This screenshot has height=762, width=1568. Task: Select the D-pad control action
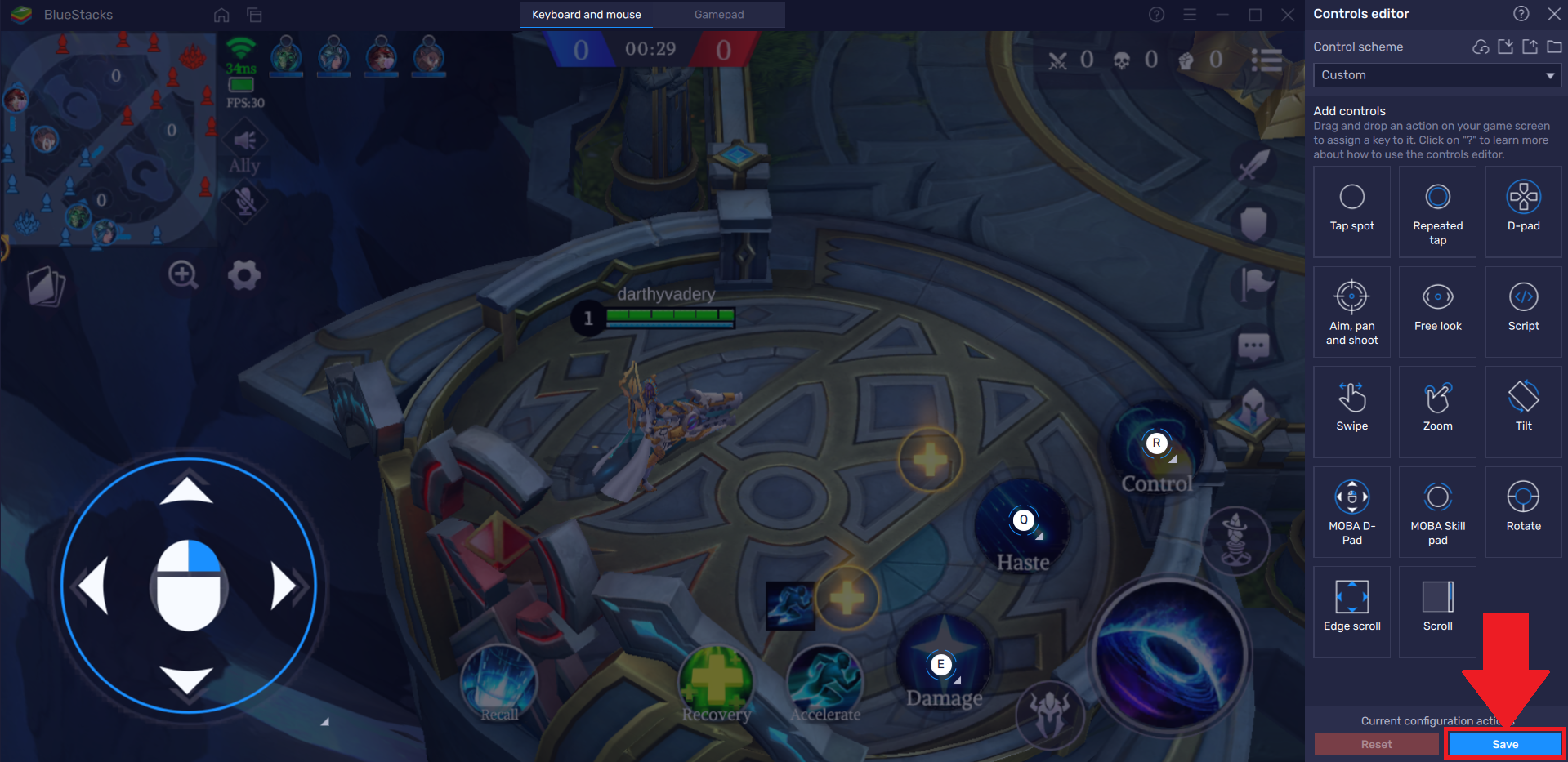pyautogui.click(x=1522, y=211)
